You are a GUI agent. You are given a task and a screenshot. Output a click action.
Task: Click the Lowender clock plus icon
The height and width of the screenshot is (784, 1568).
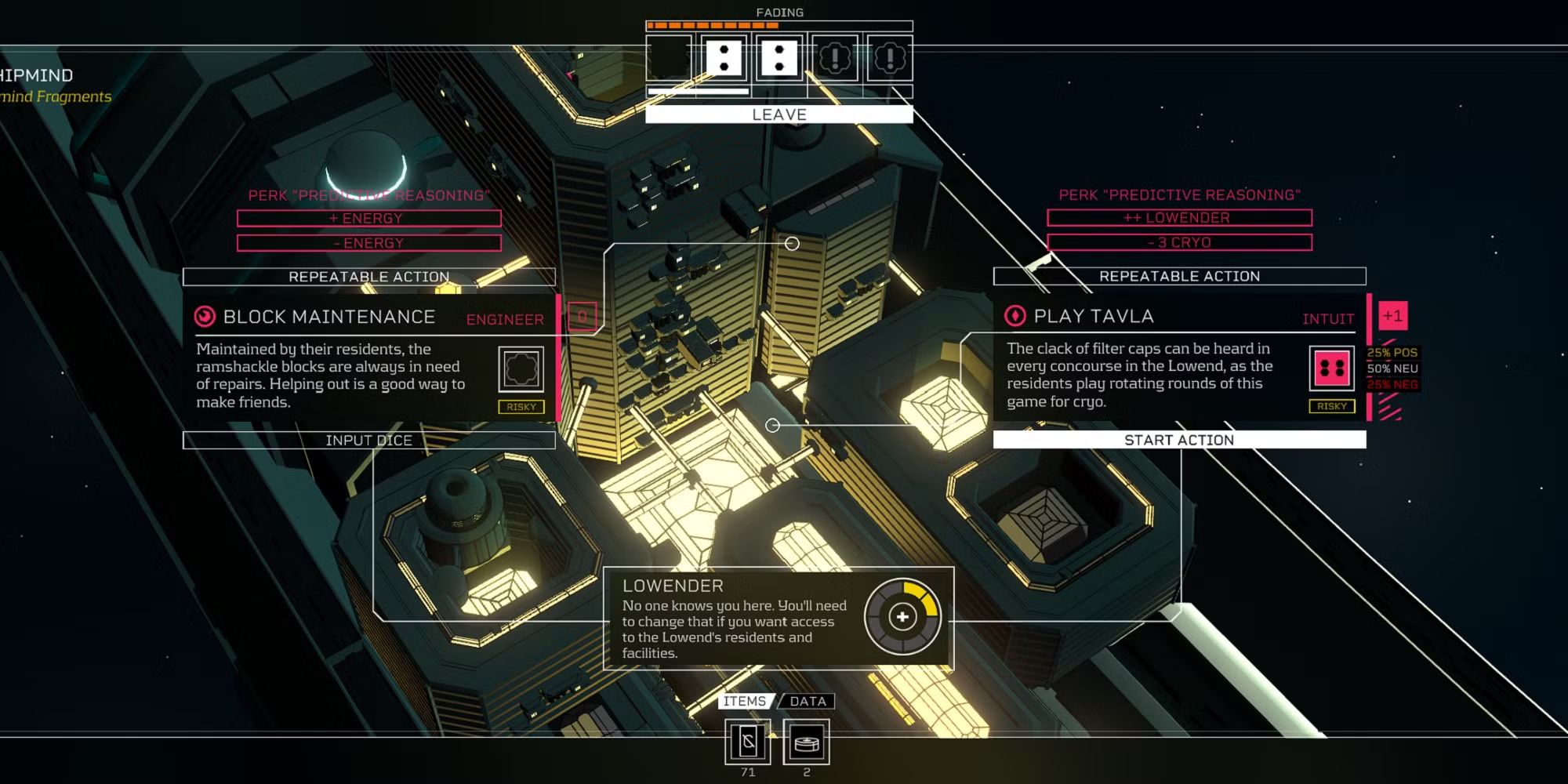[902, 617]
